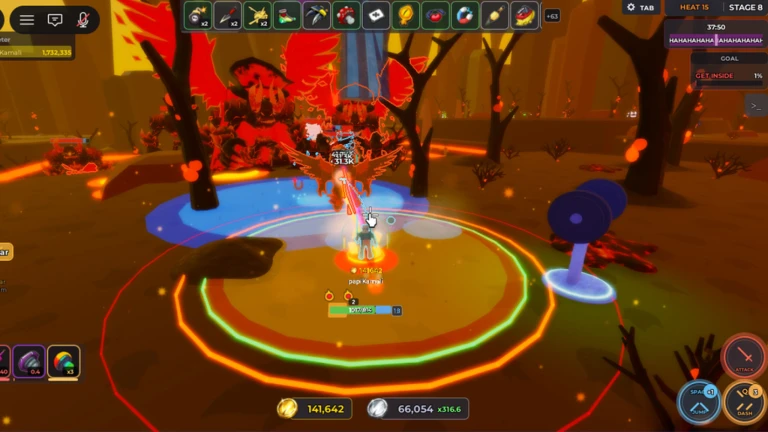
Task: Select the gold medal item slot
Action: pyautogui.click(x=406, y=15)
